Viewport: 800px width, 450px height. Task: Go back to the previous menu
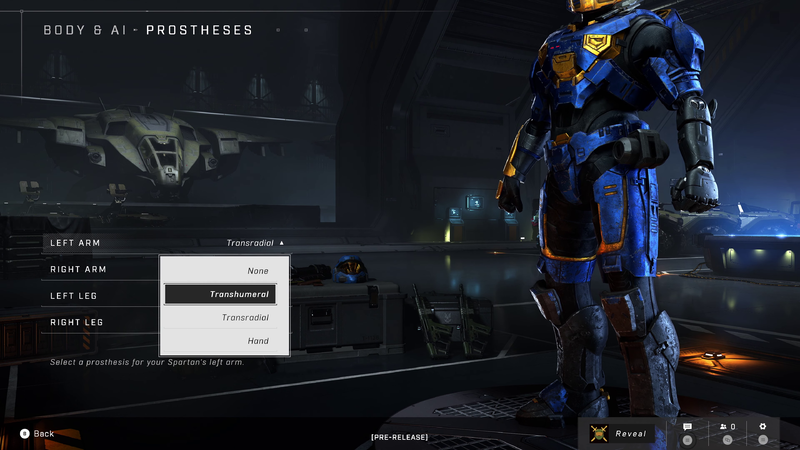click(37, 434)
